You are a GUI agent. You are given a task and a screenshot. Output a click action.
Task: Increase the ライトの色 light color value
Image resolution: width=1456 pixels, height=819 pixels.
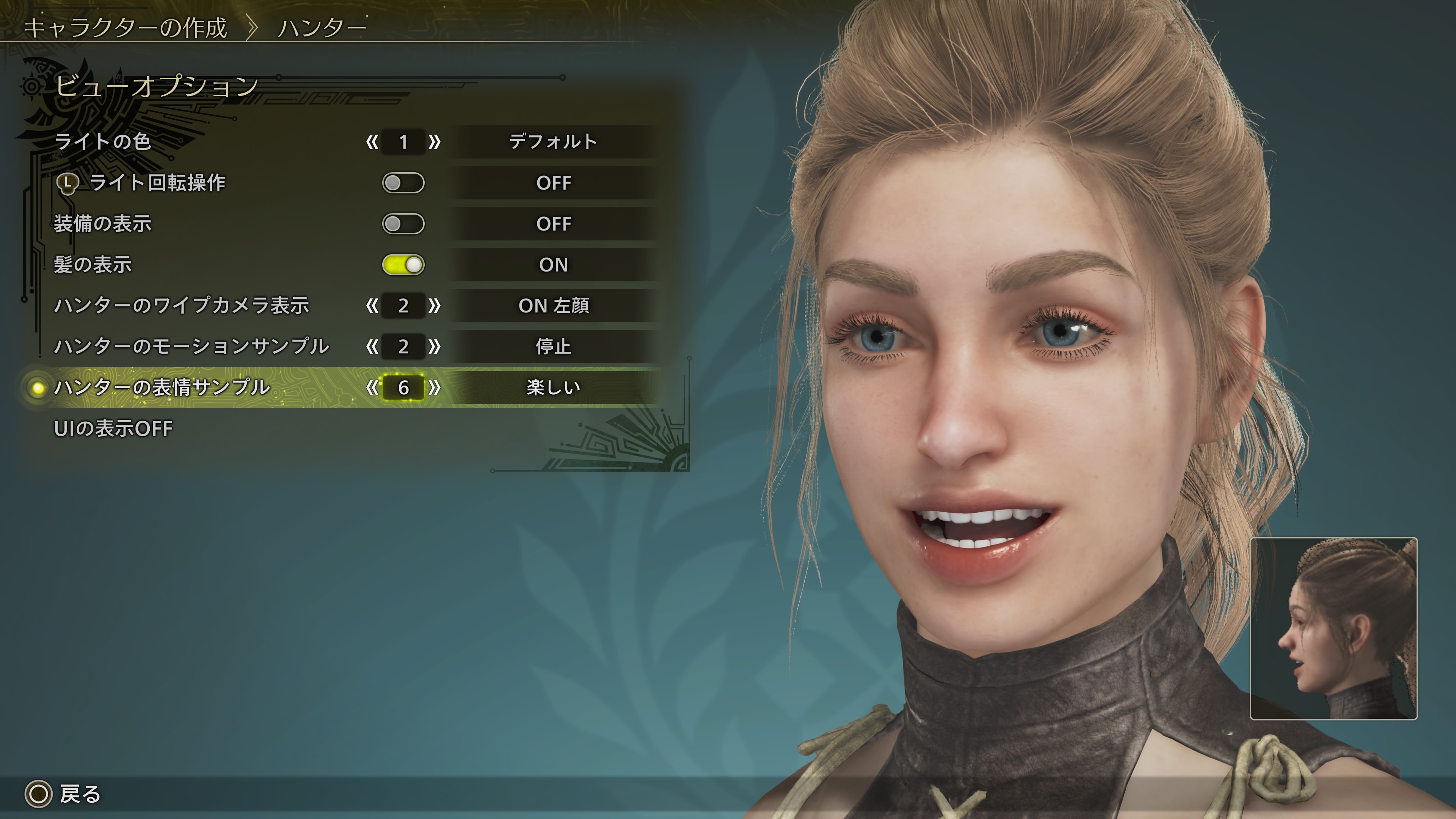pyautogui.click(x=434, y=142)
